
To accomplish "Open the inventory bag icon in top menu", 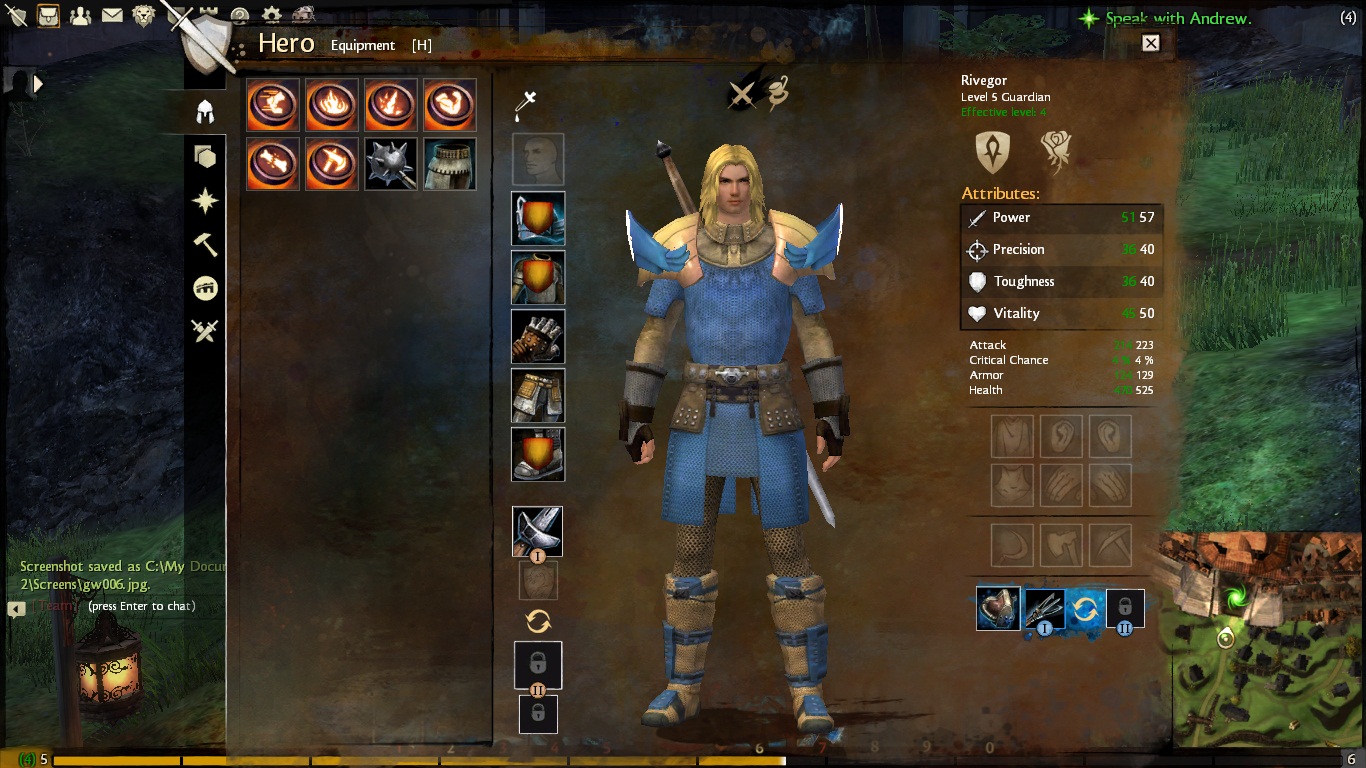I will click(x=48, y=15).
